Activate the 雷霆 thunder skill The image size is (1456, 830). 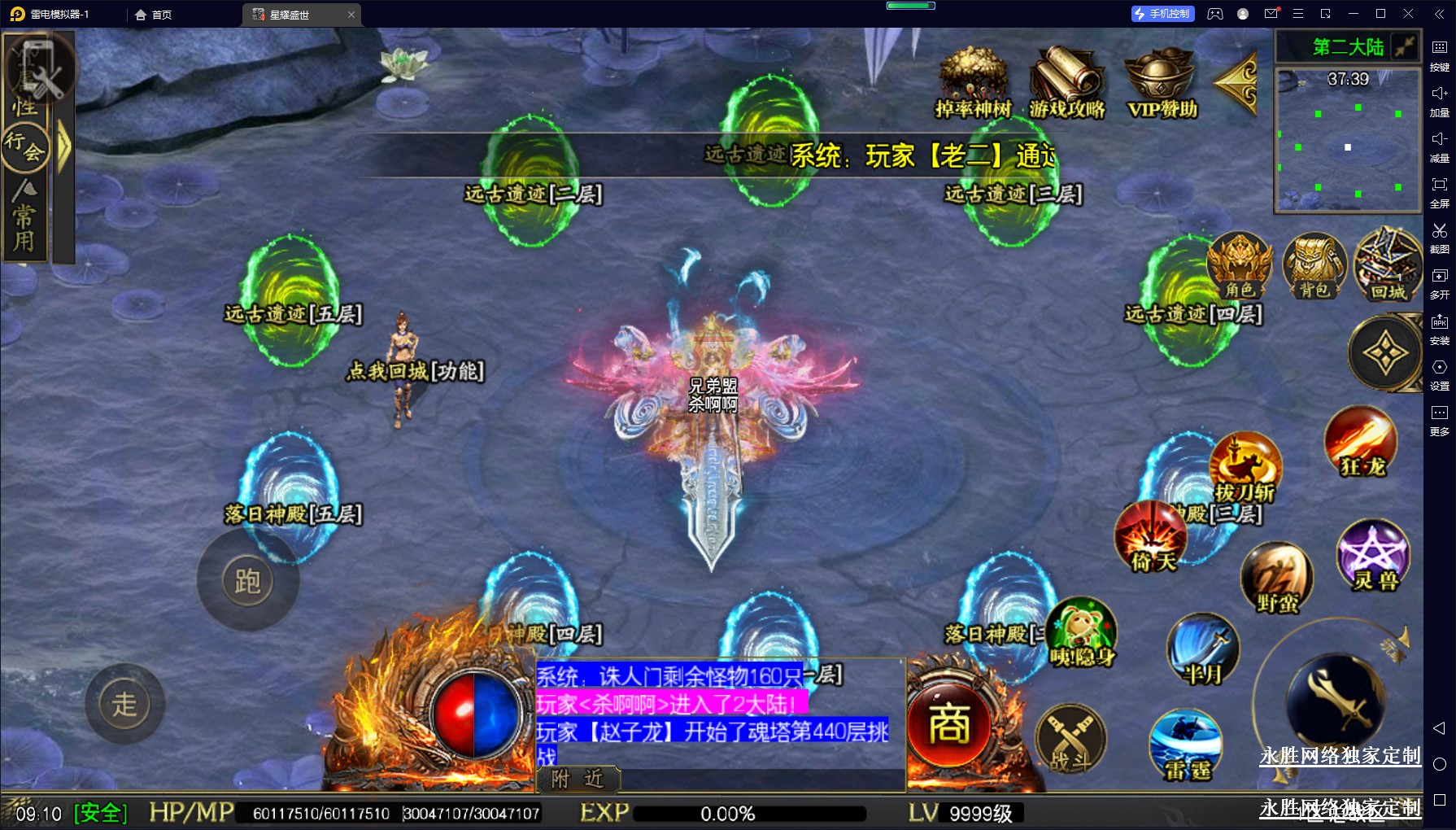pyautogui.click(x=1186, y=745)
